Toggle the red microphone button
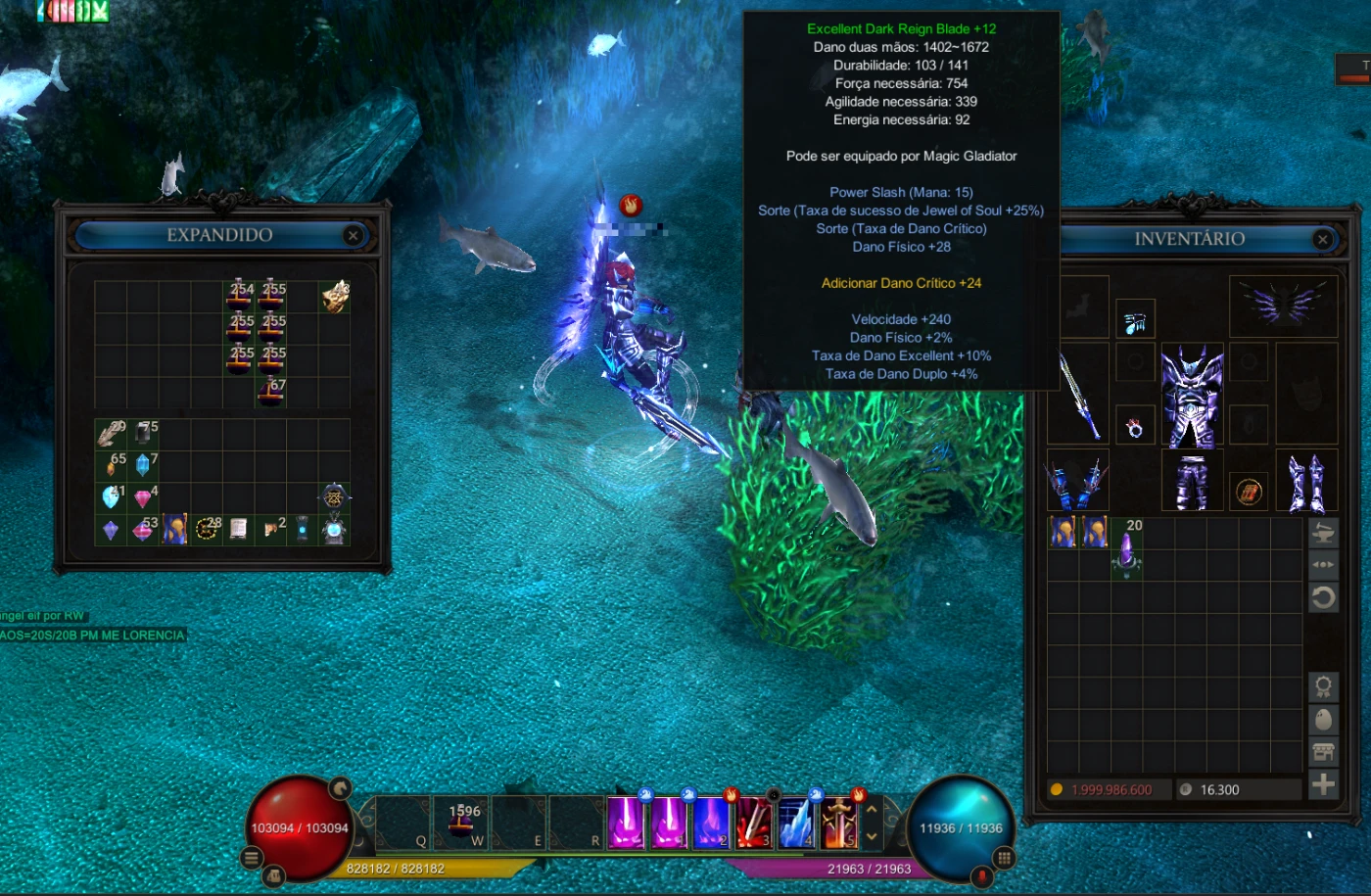 point(982,874)
